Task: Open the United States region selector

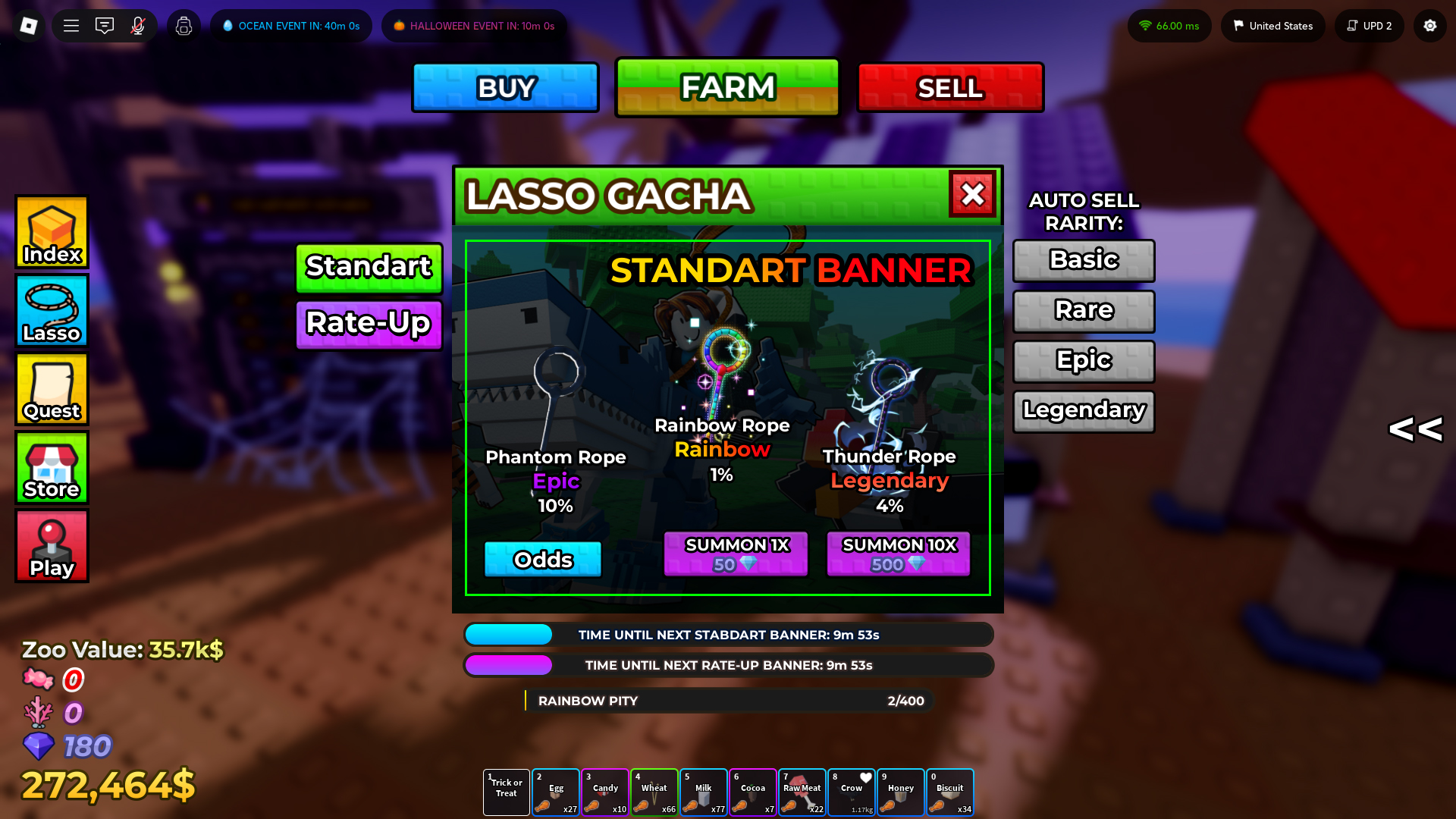Action: pyautogui.click(x=1272, y=25)
